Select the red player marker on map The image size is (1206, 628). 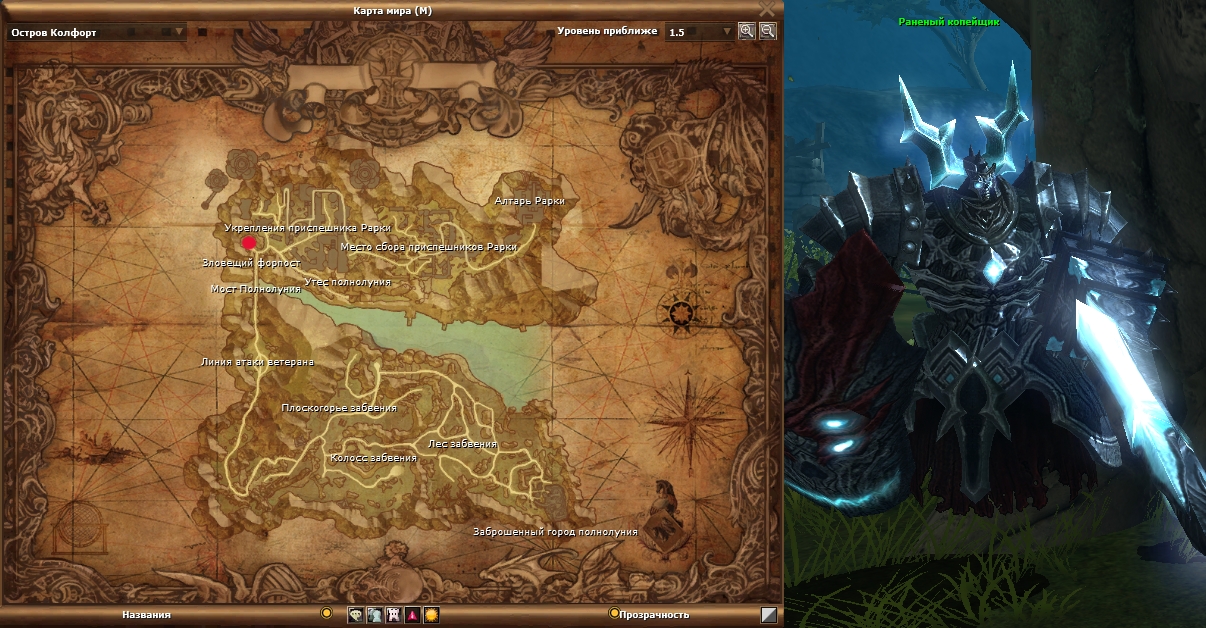coord(249,242)
